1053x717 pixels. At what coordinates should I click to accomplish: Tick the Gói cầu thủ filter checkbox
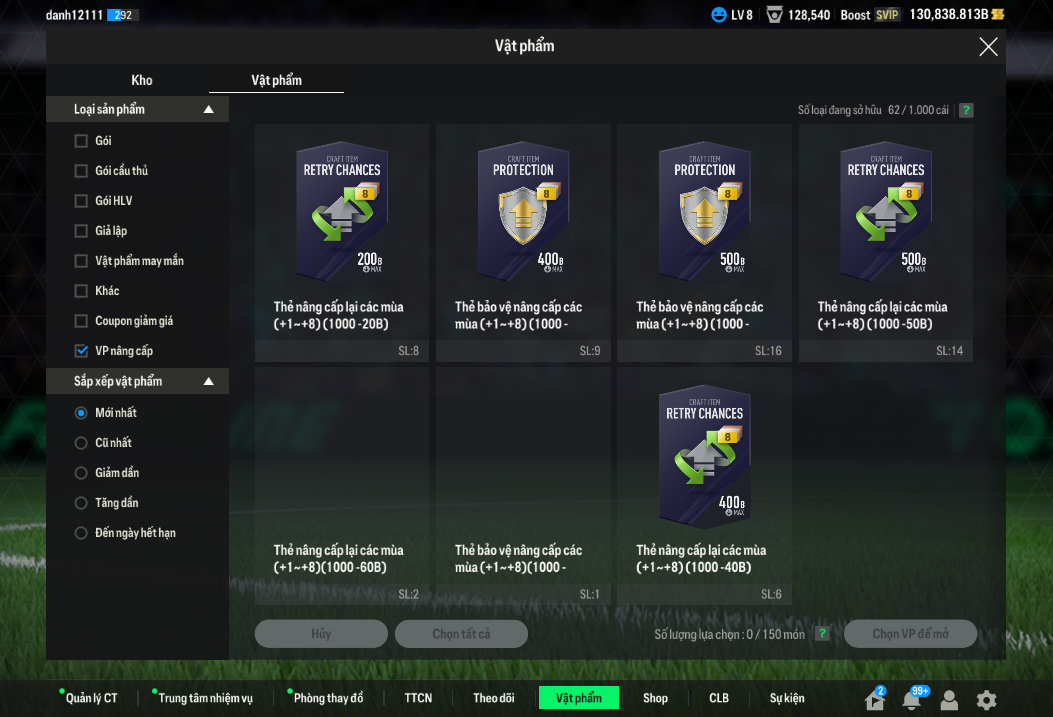[82, 171]
